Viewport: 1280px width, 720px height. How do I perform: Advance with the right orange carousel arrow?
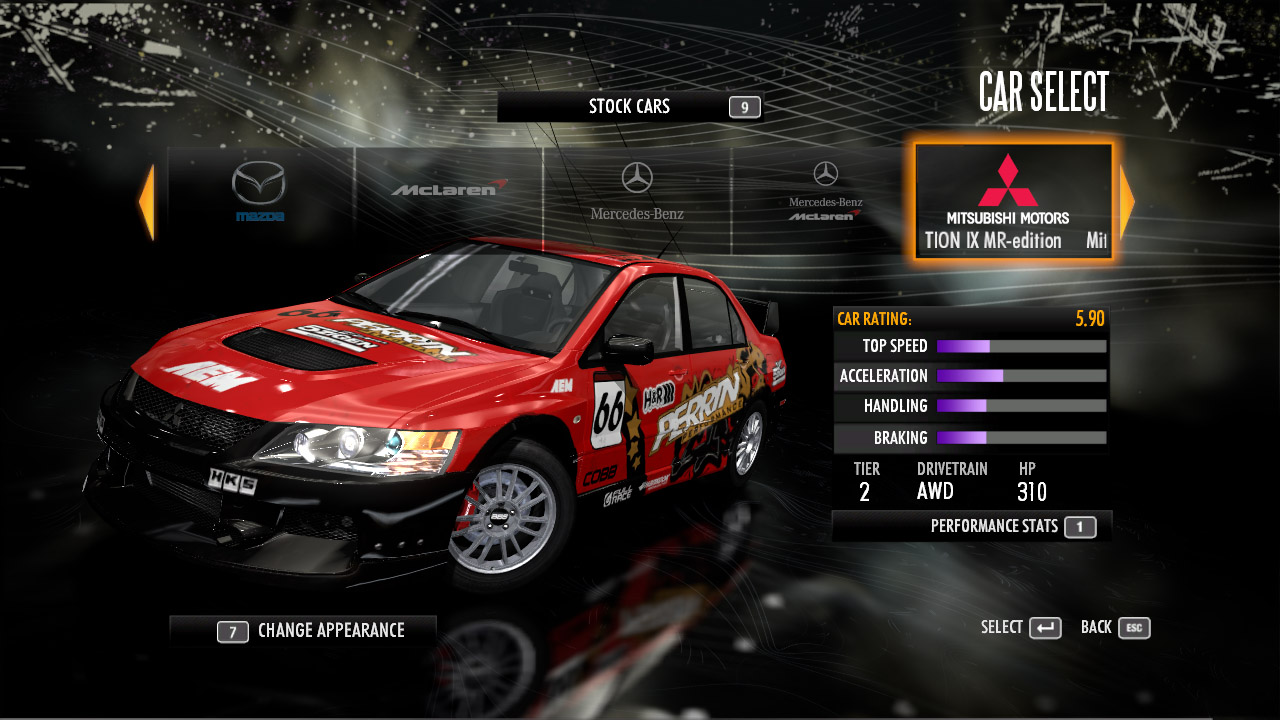point(1127,203)
